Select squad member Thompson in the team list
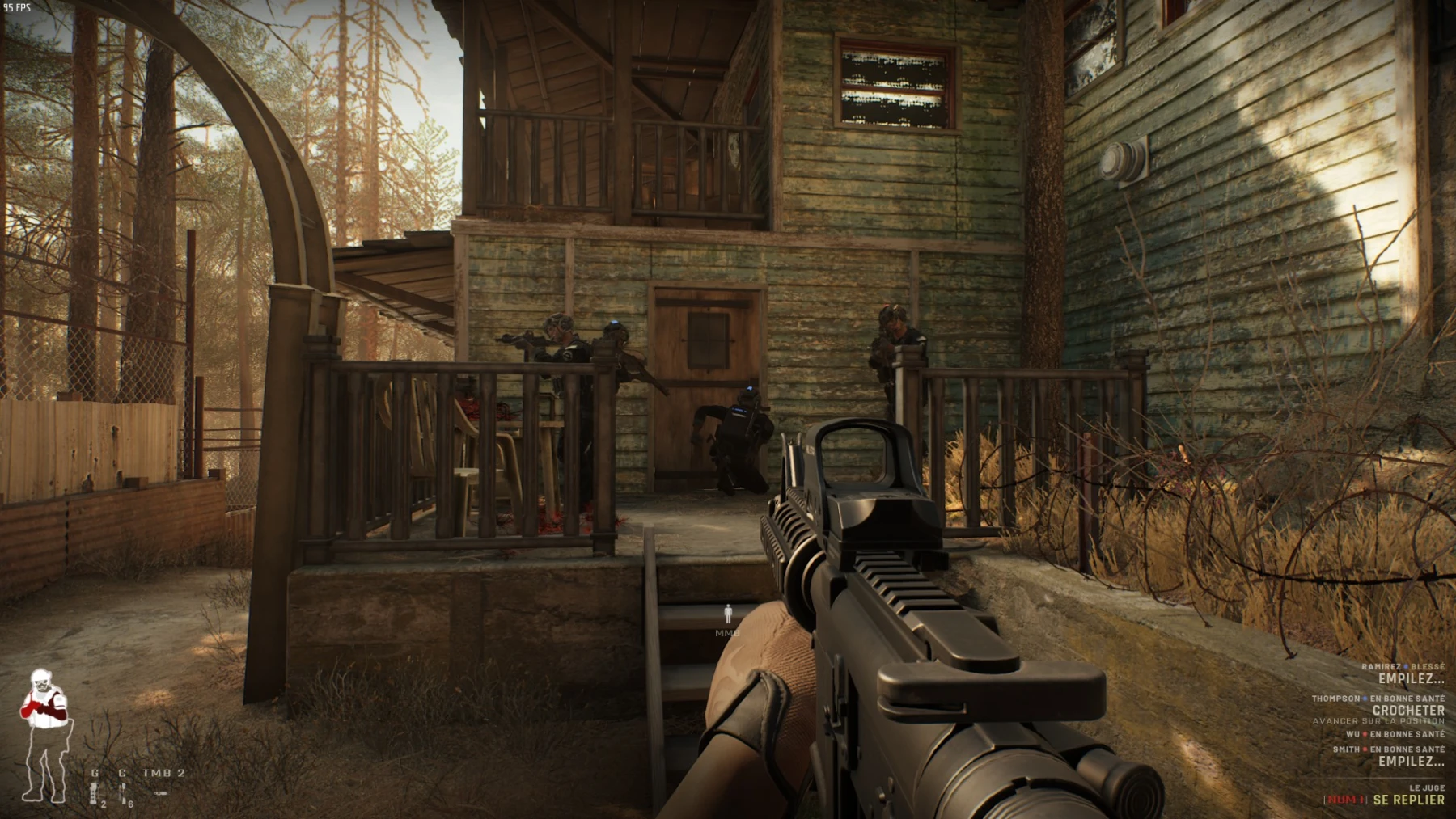 click(x=1335, y=699)
